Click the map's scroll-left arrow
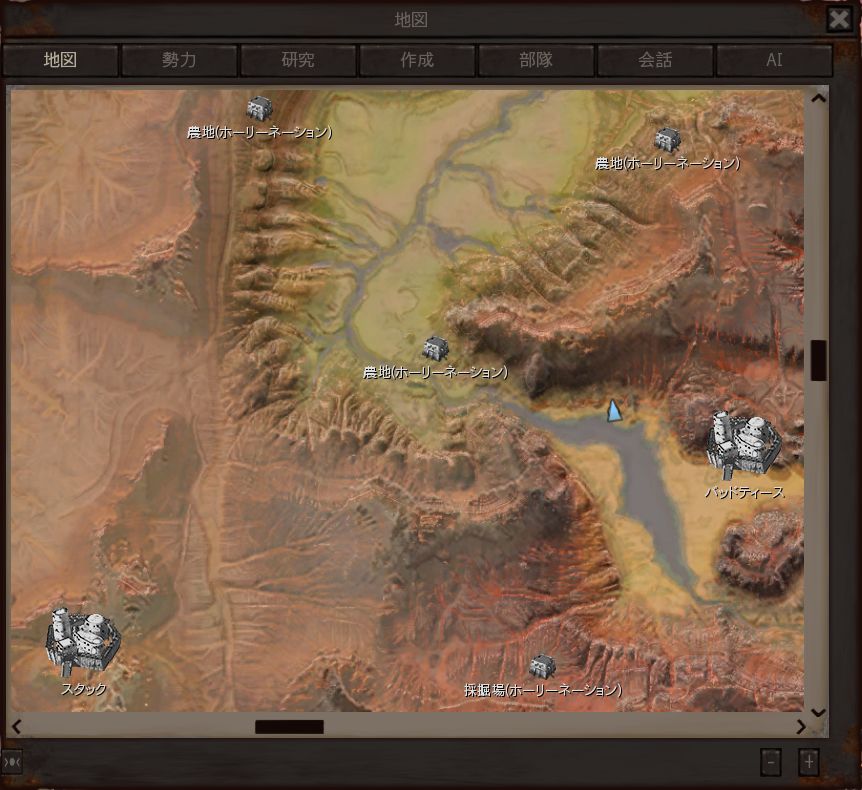Screen dimensions: 862x790 [x=16, y=727]
